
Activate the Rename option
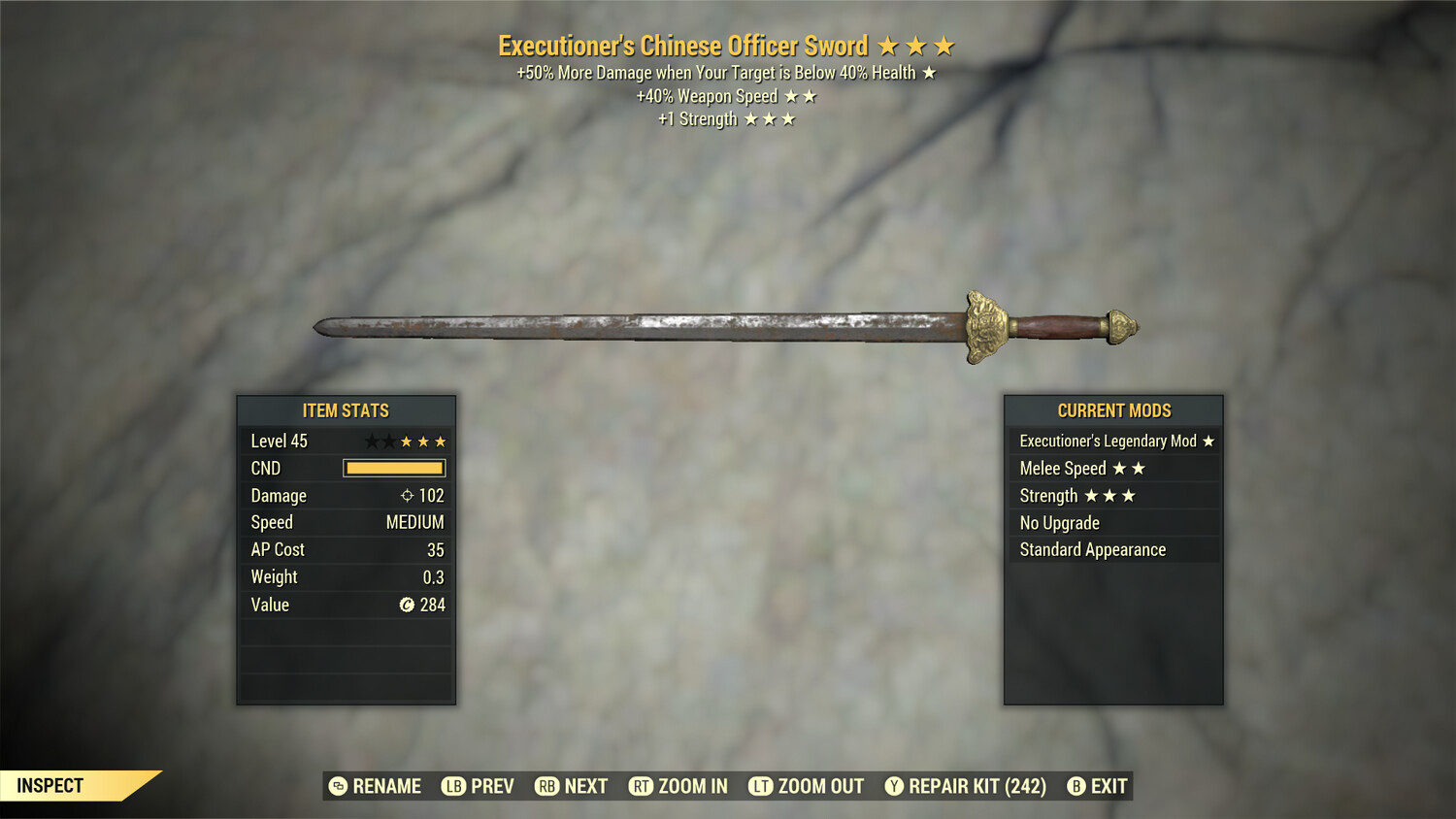379,786
